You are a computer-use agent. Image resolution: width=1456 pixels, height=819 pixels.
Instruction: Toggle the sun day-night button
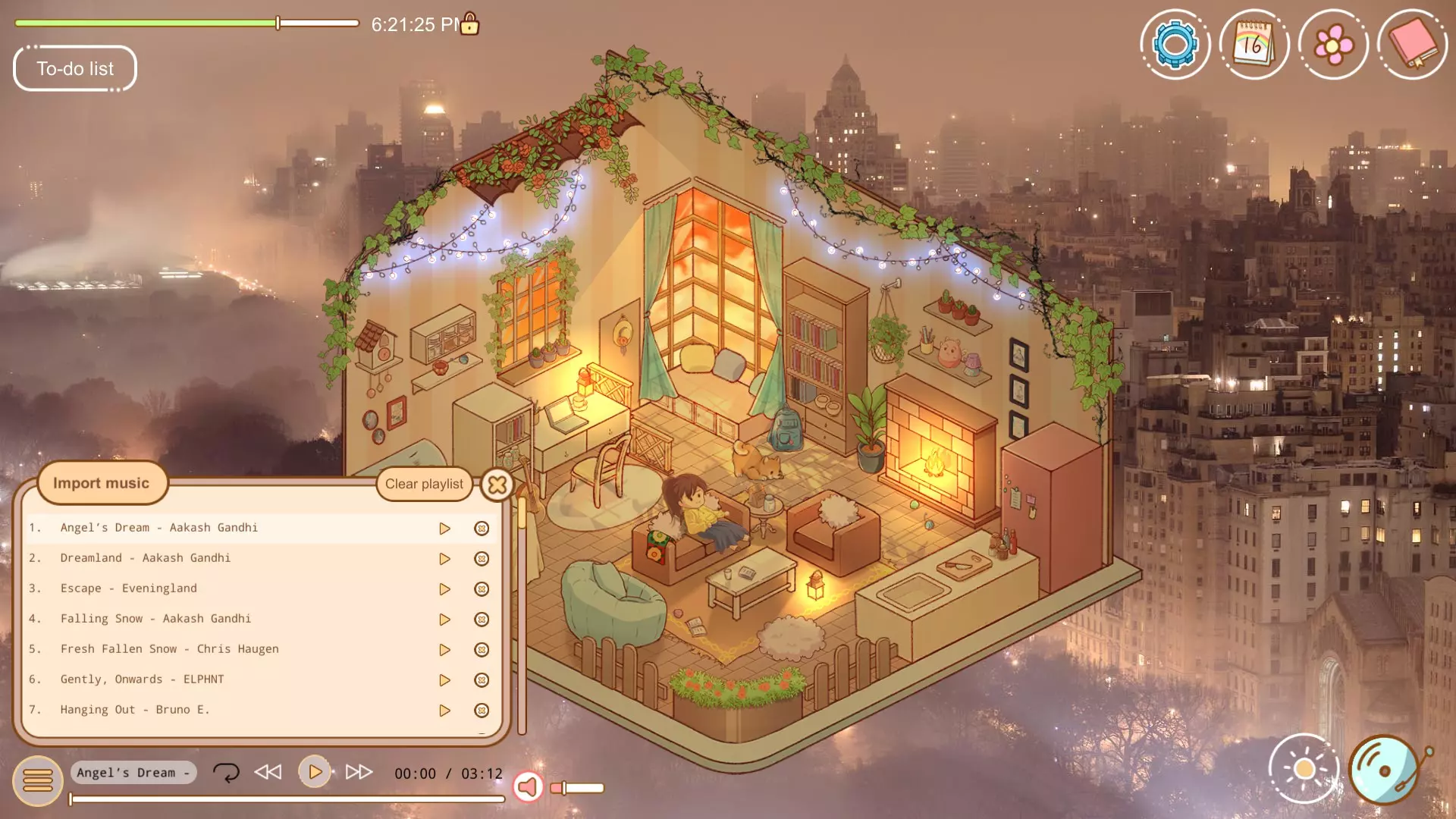tap(1304, 769)
